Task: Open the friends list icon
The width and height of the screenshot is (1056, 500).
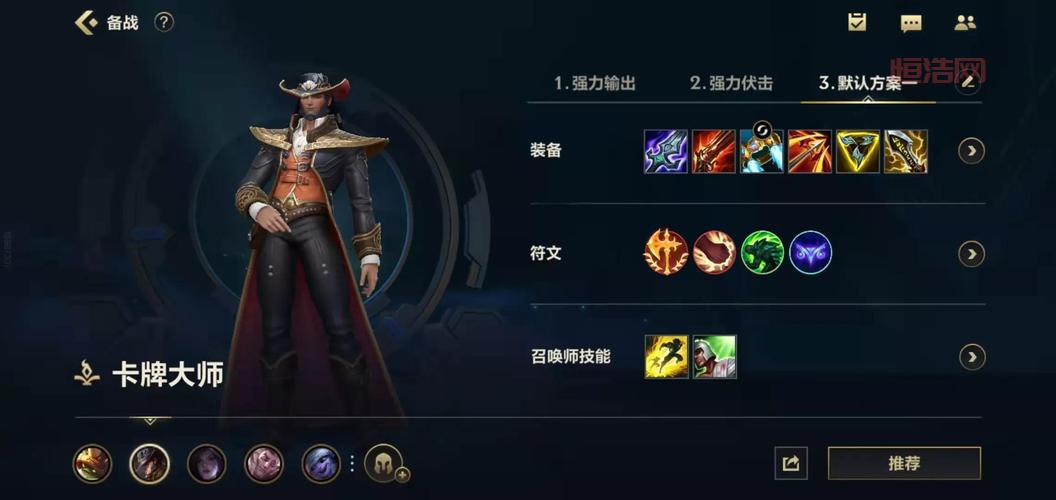Action: [965, 22]
